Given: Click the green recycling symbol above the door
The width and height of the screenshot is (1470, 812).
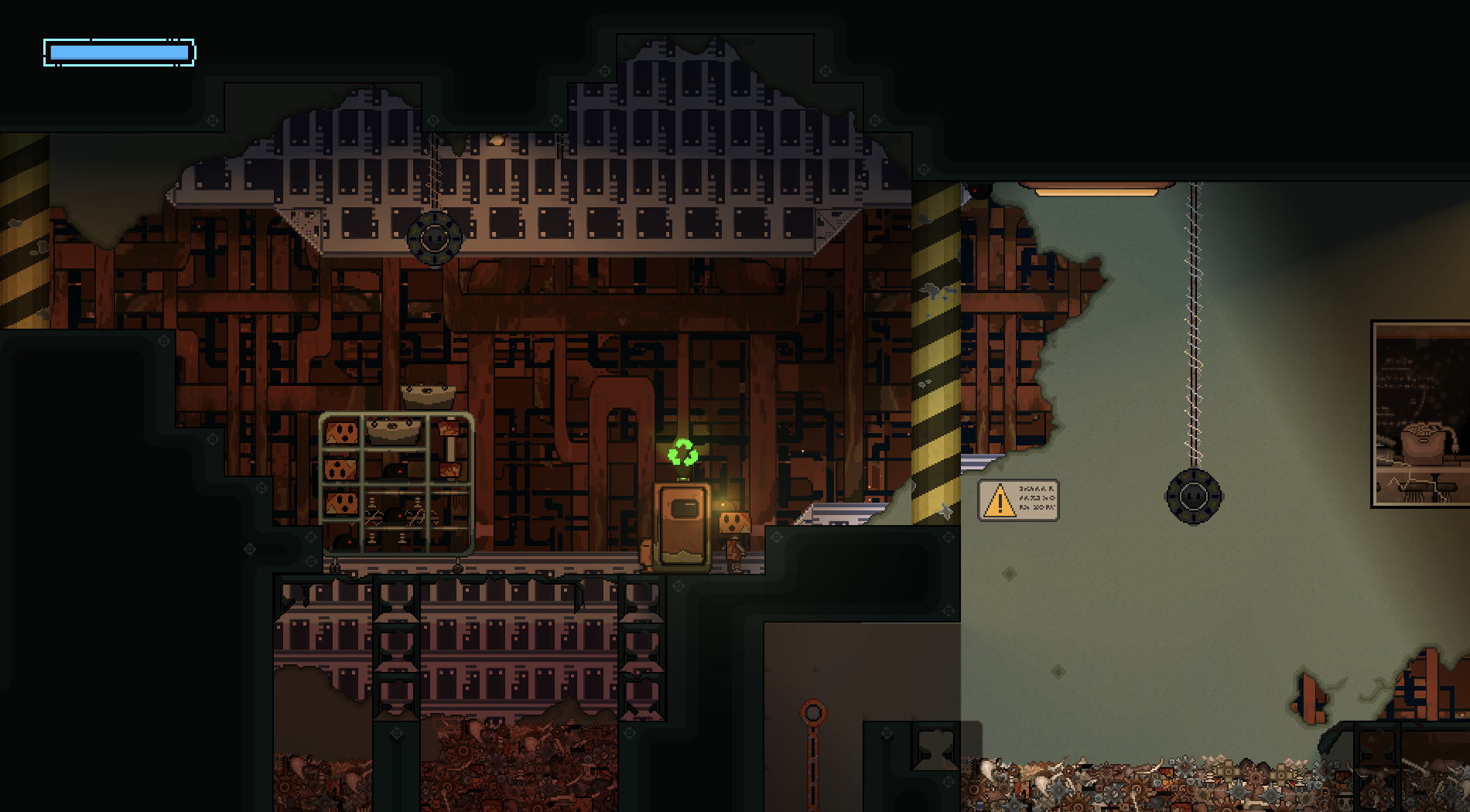Looking at the screenshot, I should tap(682, 451).
